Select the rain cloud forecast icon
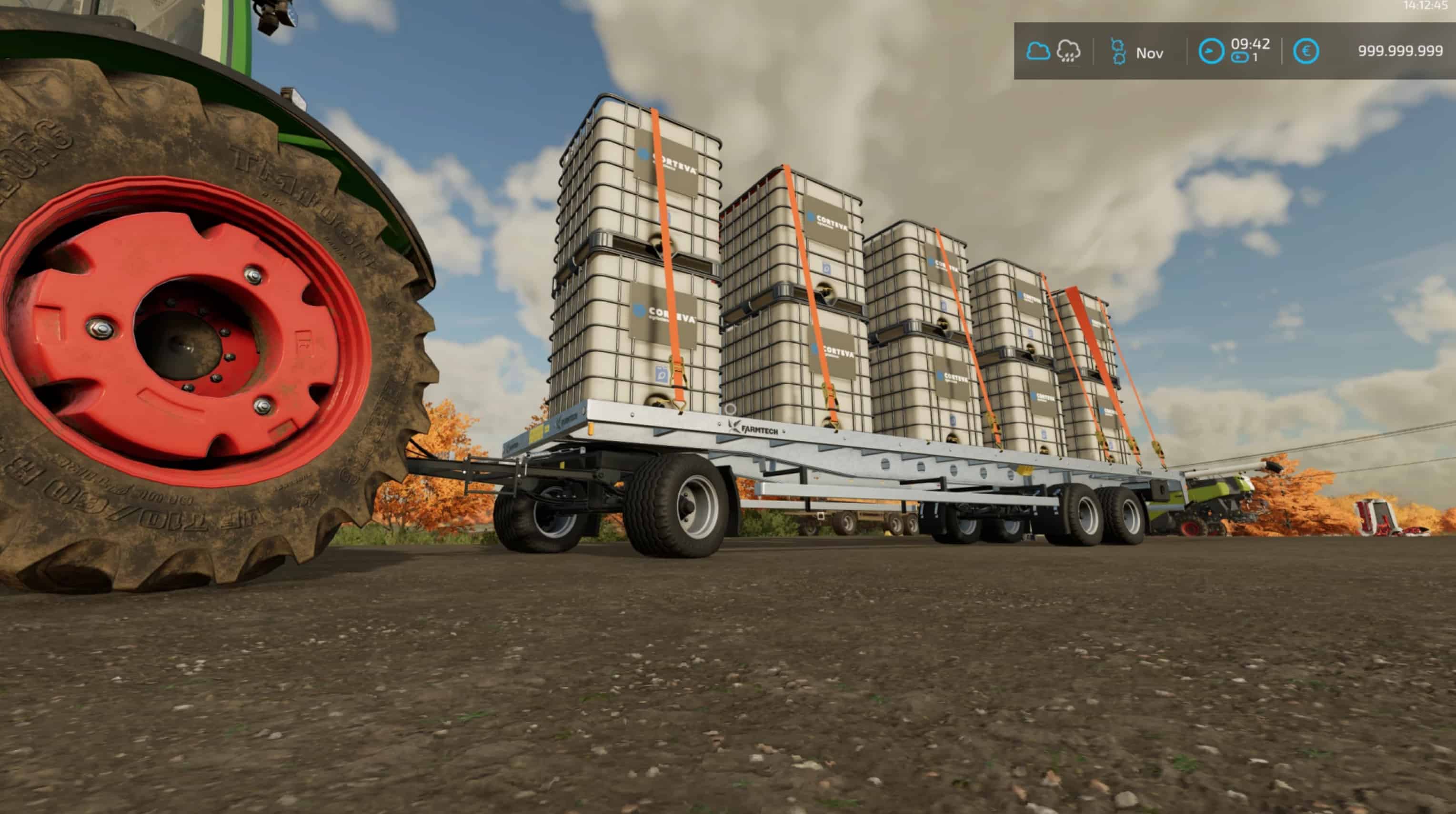The image size is (1456, 814). coord(1068,51)
